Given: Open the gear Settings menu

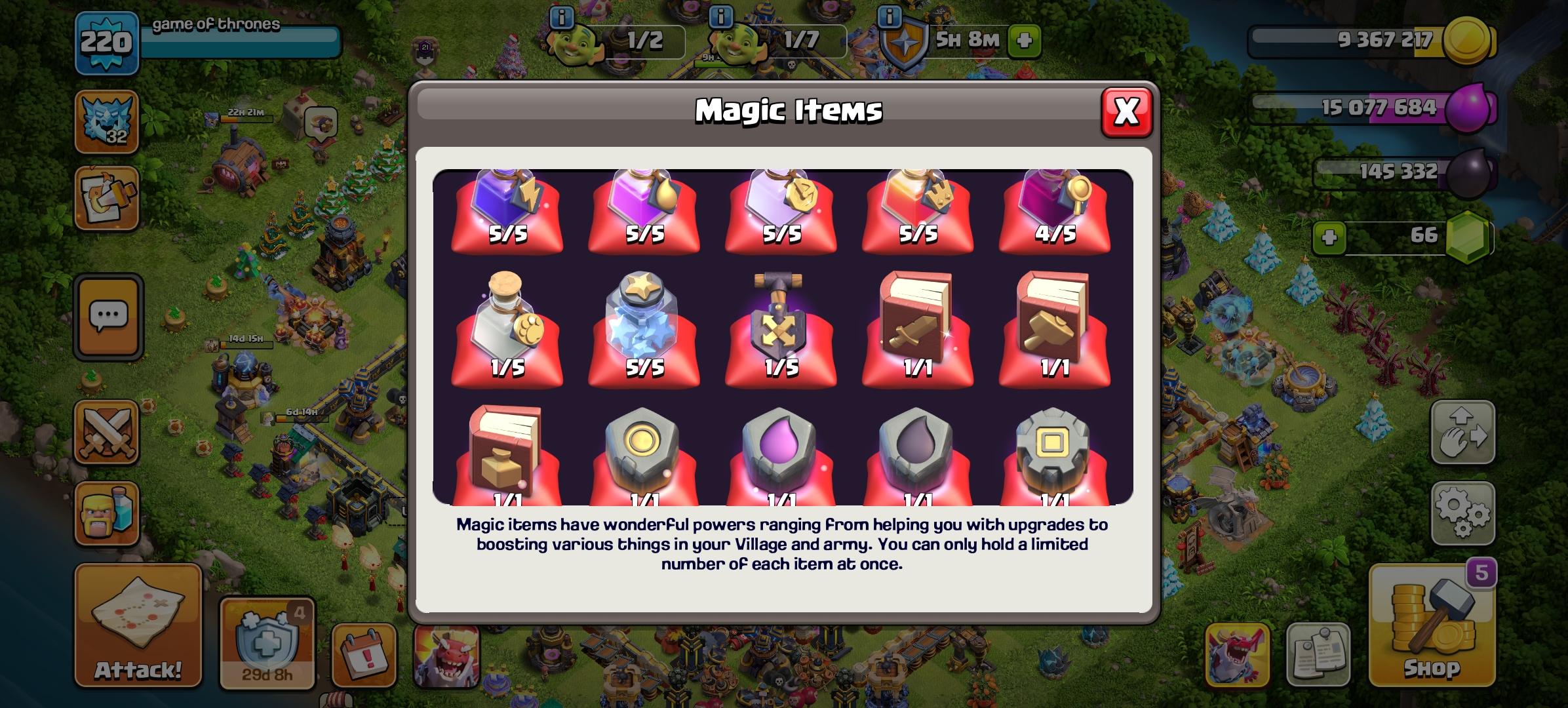Looking at the screenshot, I should [x=1462, y=513].
